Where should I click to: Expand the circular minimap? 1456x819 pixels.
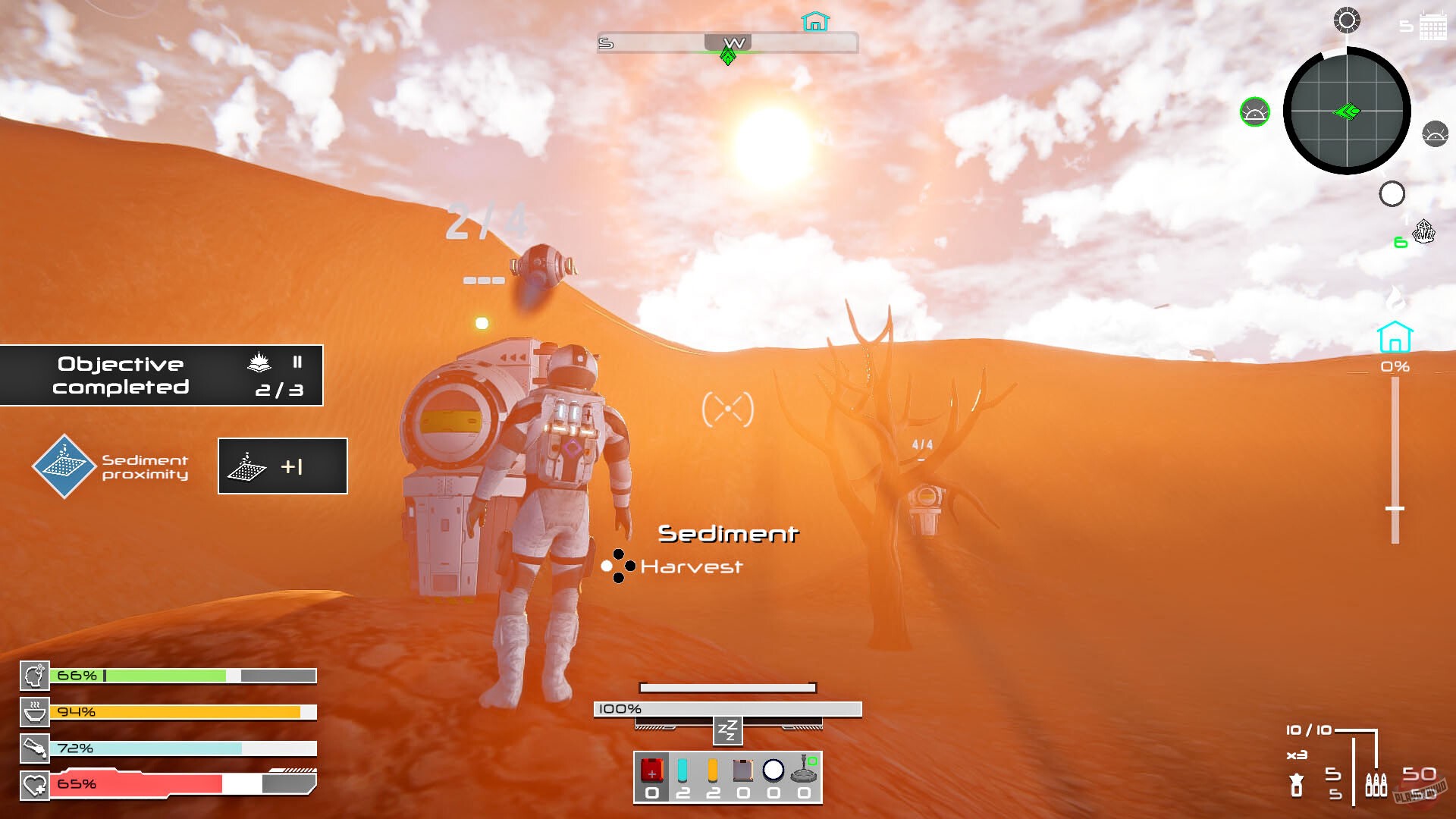pyautogui.click(x=1346, y=111)
